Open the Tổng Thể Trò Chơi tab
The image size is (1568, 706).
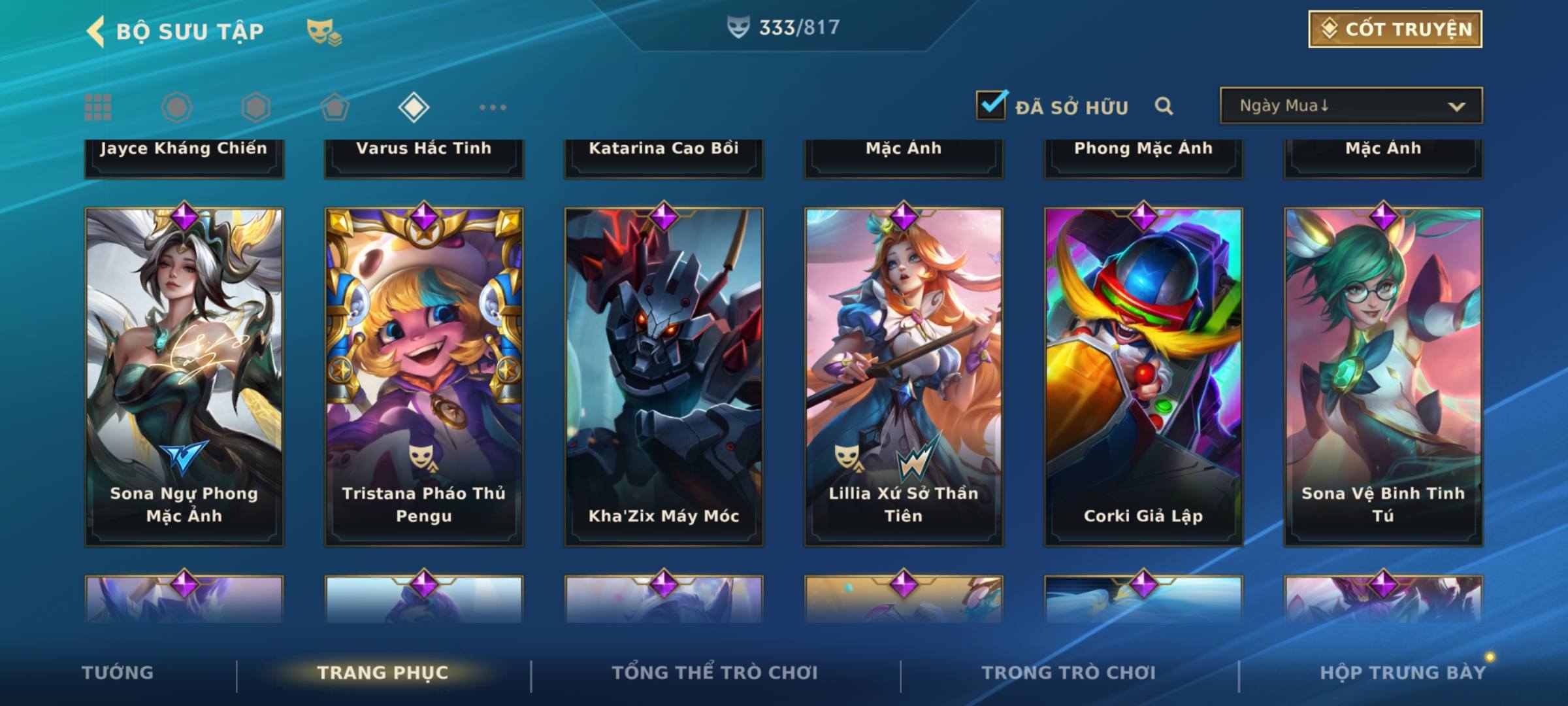coord(715,673)
